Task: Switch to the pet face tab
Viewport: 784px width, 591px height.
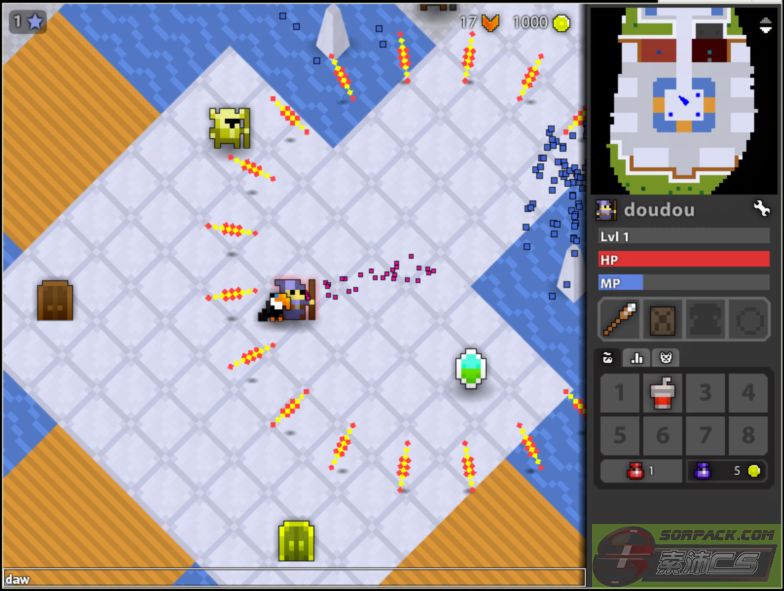Action: pyautogui.click(x=662, y=357)
